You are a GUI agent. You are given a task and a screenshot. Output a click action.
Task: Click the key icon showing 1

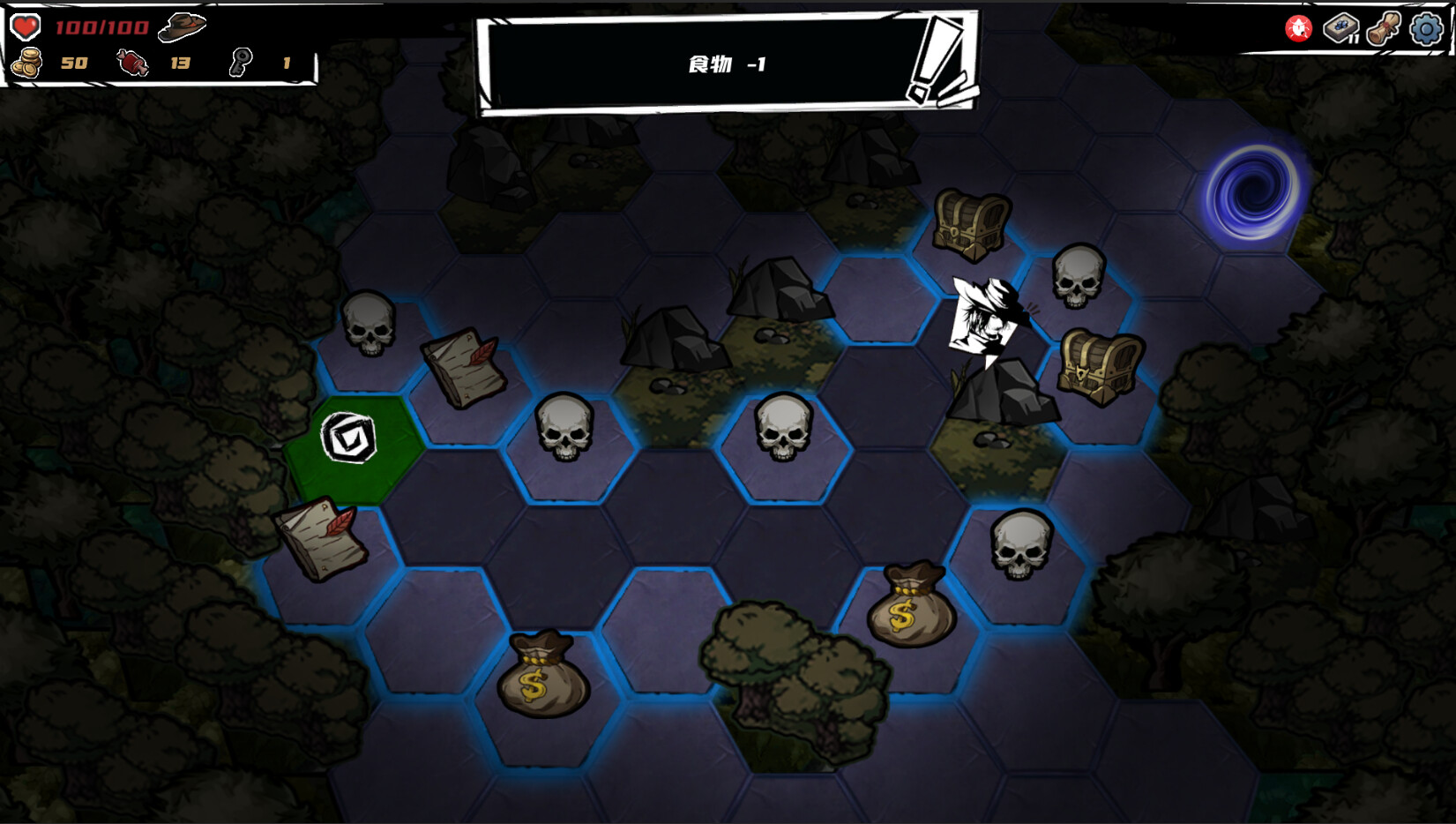coord(240,64)
